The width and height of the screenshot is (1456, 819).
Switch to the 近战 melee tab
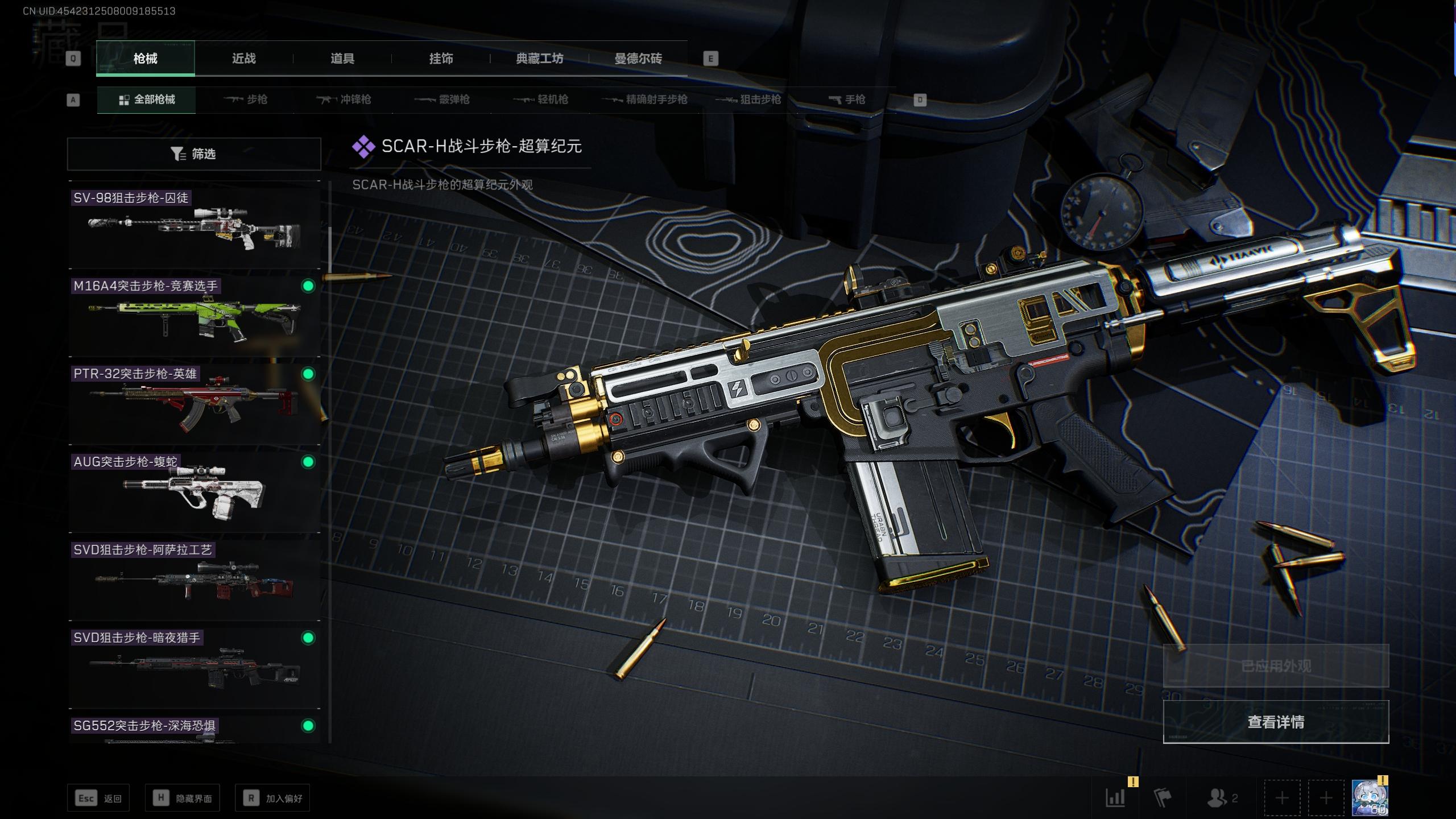(x=243, y=59)
